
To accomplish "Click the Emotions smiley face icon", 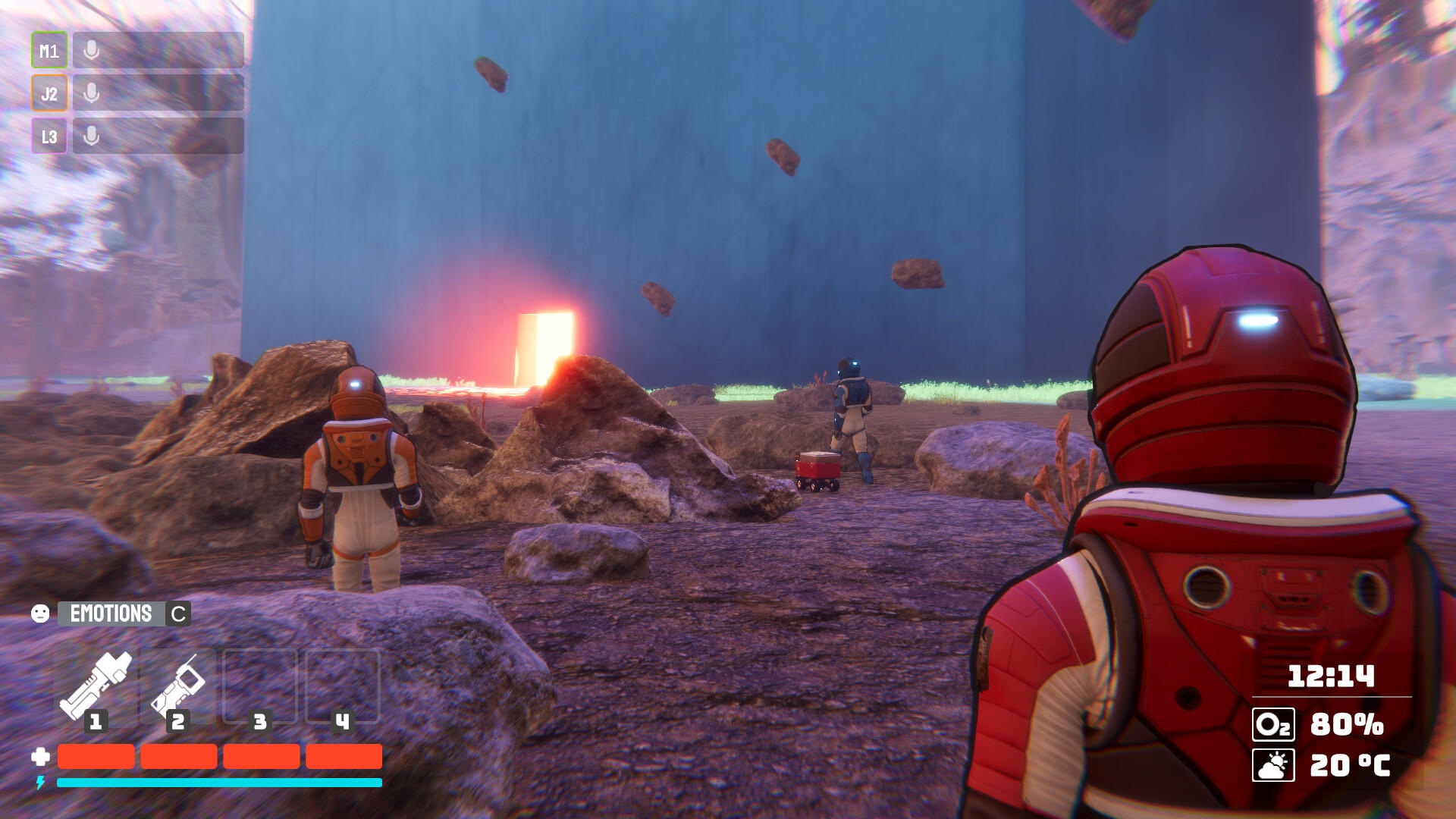I will pos(42,613).
